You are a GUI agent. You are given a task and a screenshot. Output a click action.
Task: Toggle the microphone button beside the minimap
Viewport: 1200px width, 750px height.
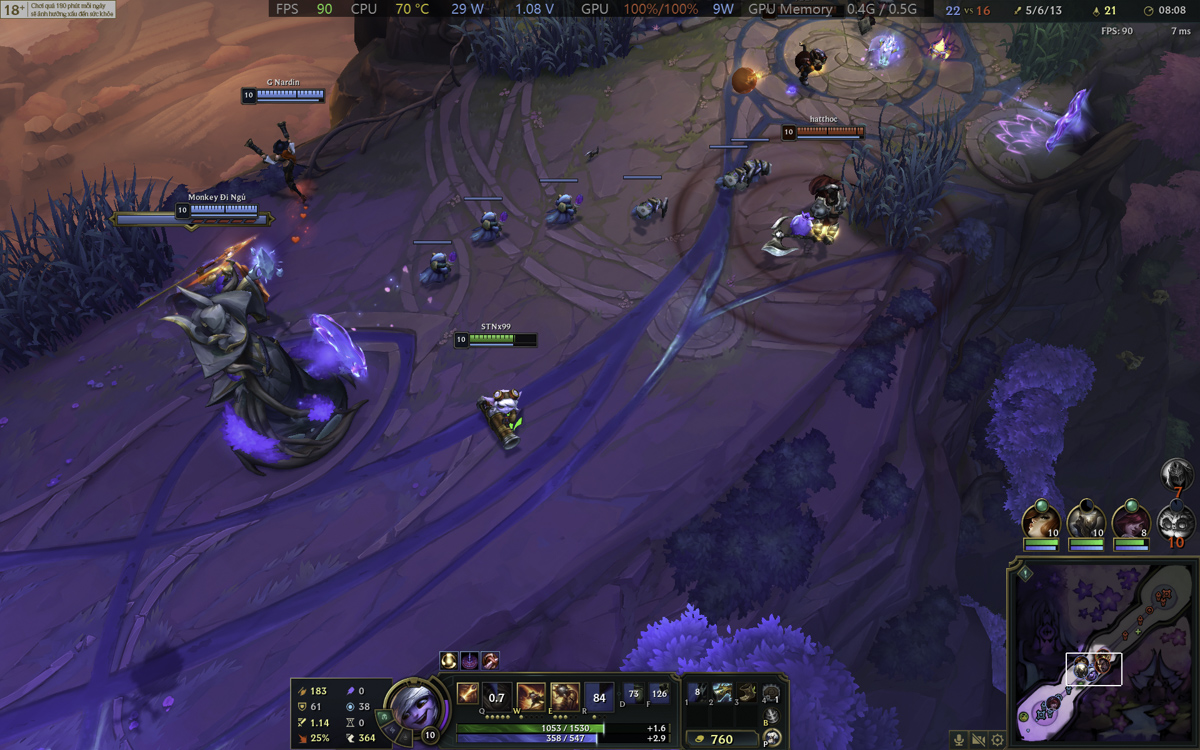point(959,740)
